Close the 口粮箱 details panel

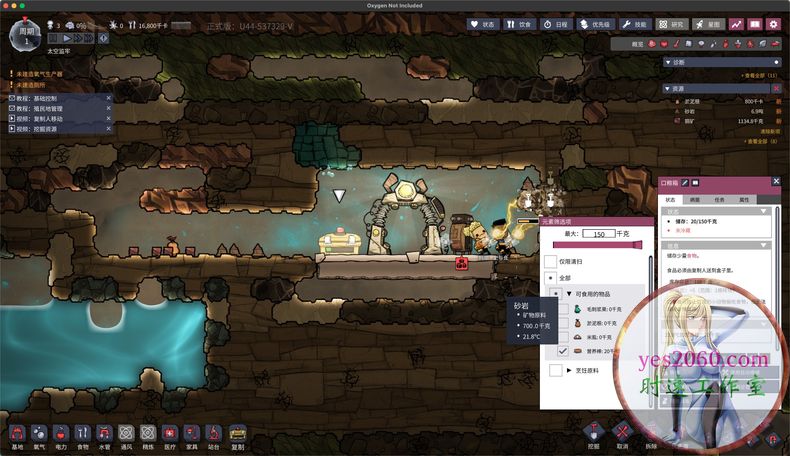tap(776, 182)
